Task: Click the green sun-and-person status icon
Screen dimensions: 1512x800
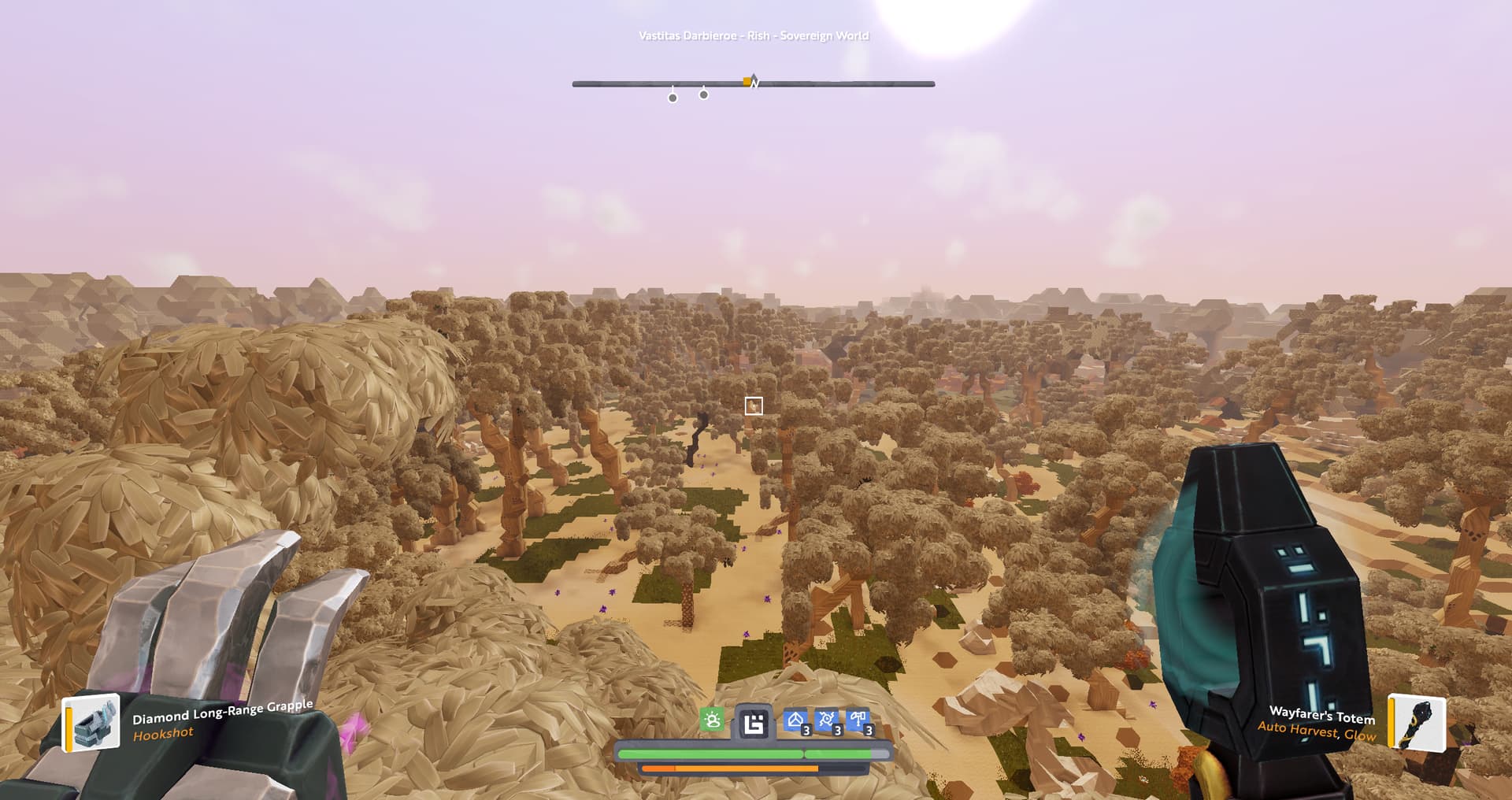Action: [x=712, y=720]
